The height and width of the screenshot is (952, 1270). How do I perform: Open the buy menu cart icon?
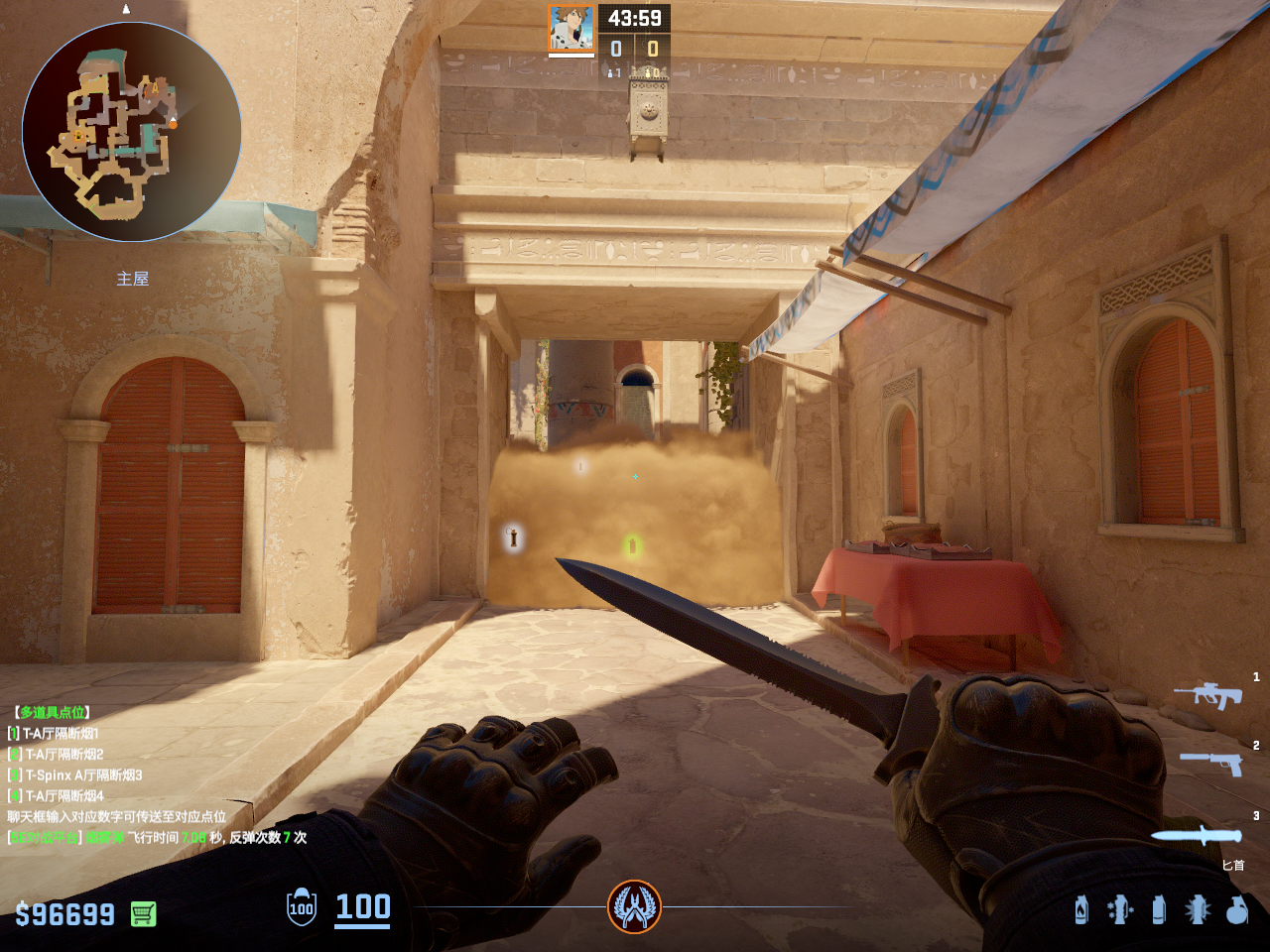[143, 913]
